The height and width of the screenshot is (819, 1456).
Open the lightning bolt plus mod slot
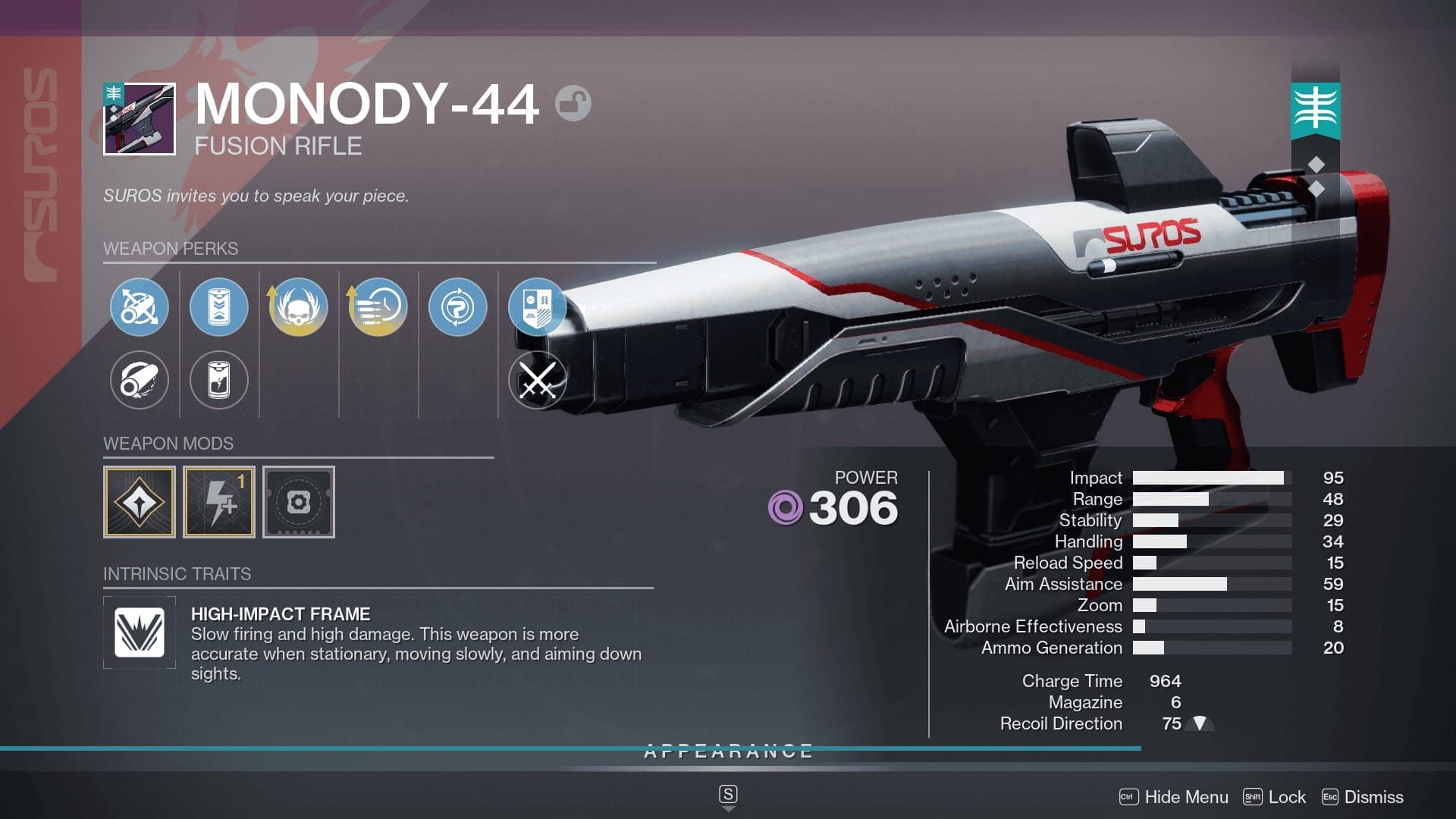pos(219,502)
